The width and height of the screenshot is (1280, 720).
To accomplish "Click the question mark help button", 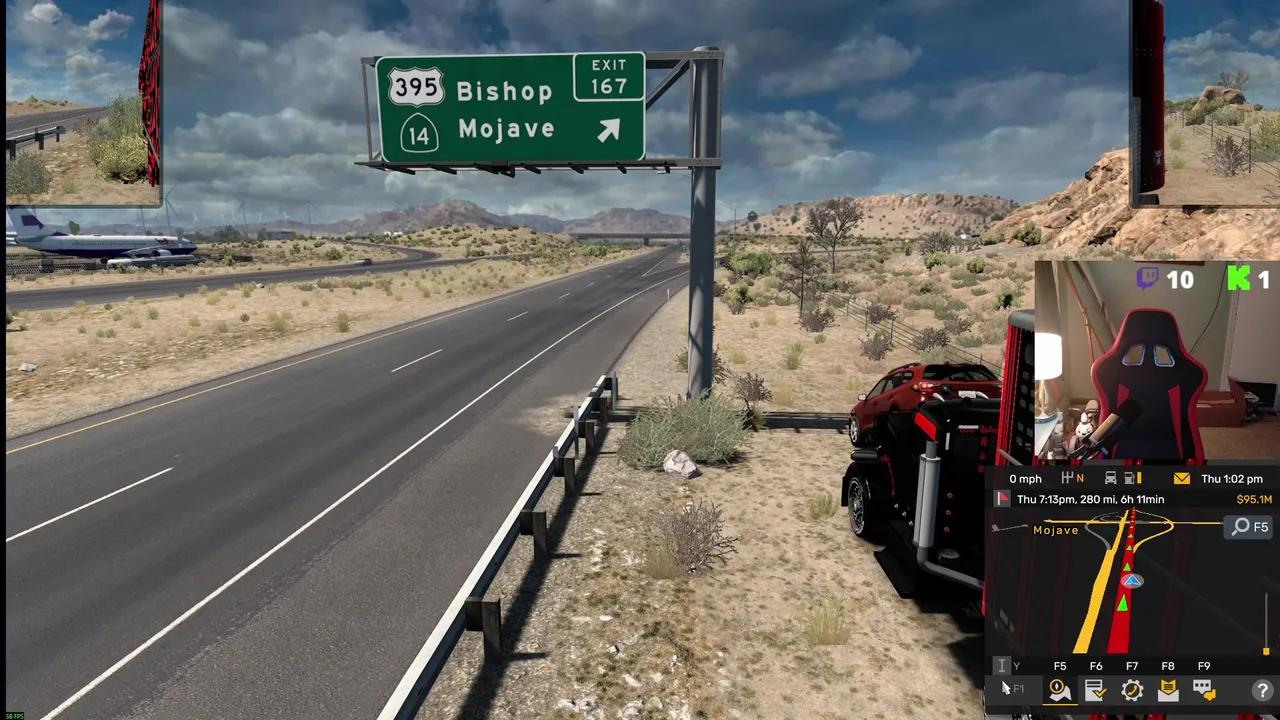I will 1264,690.
